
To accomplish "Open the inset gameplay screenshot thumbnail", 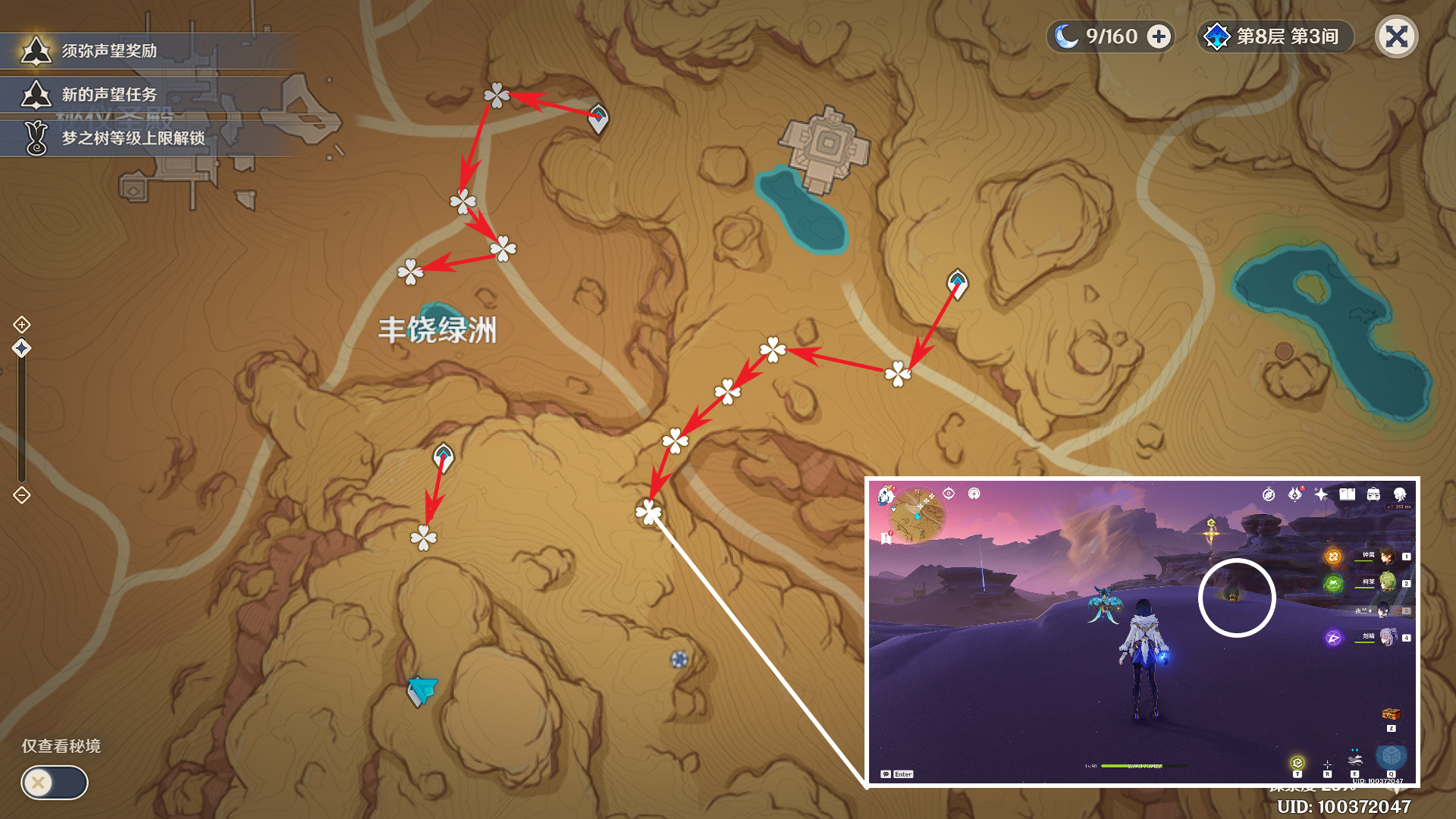I will point(1142,632).
